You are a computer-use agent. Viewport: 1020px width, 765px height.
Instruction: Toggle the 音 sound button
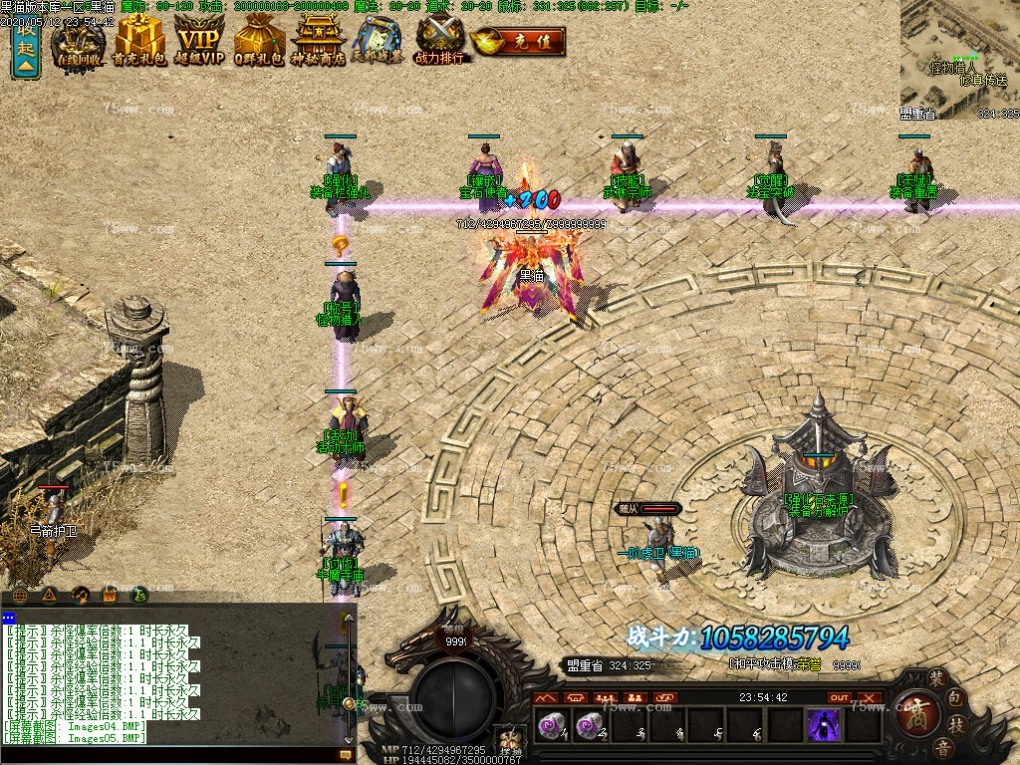click(941, 747)
